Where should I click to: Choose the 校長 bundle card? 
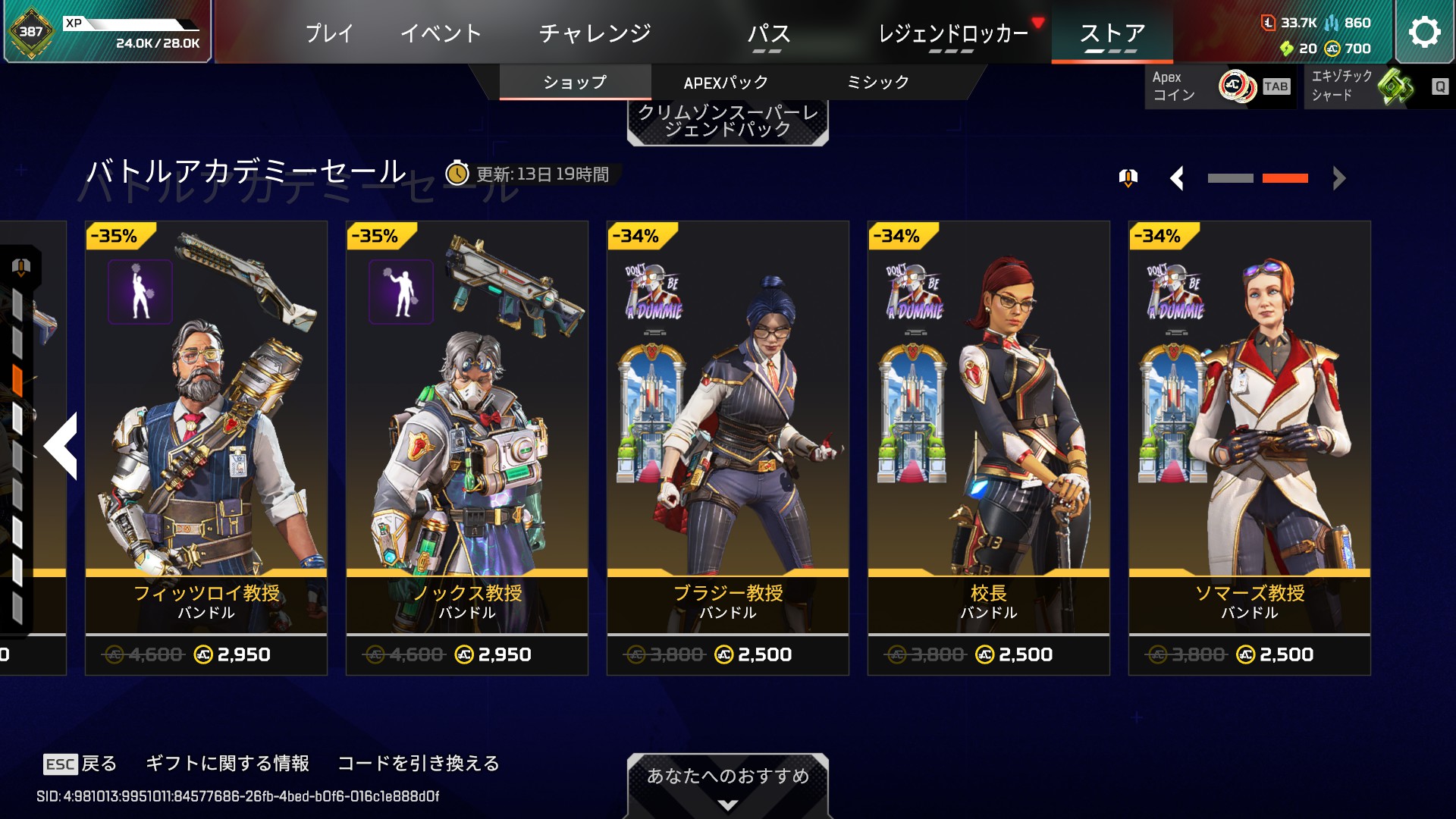pyautogui.click(x=989, y=447)
